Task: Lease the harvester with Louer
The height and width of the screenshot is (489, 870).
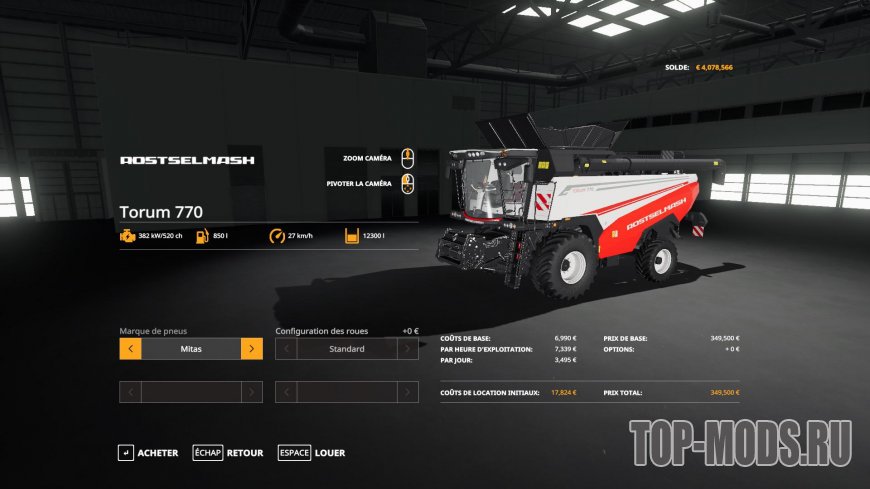Action: coord(312,453)
